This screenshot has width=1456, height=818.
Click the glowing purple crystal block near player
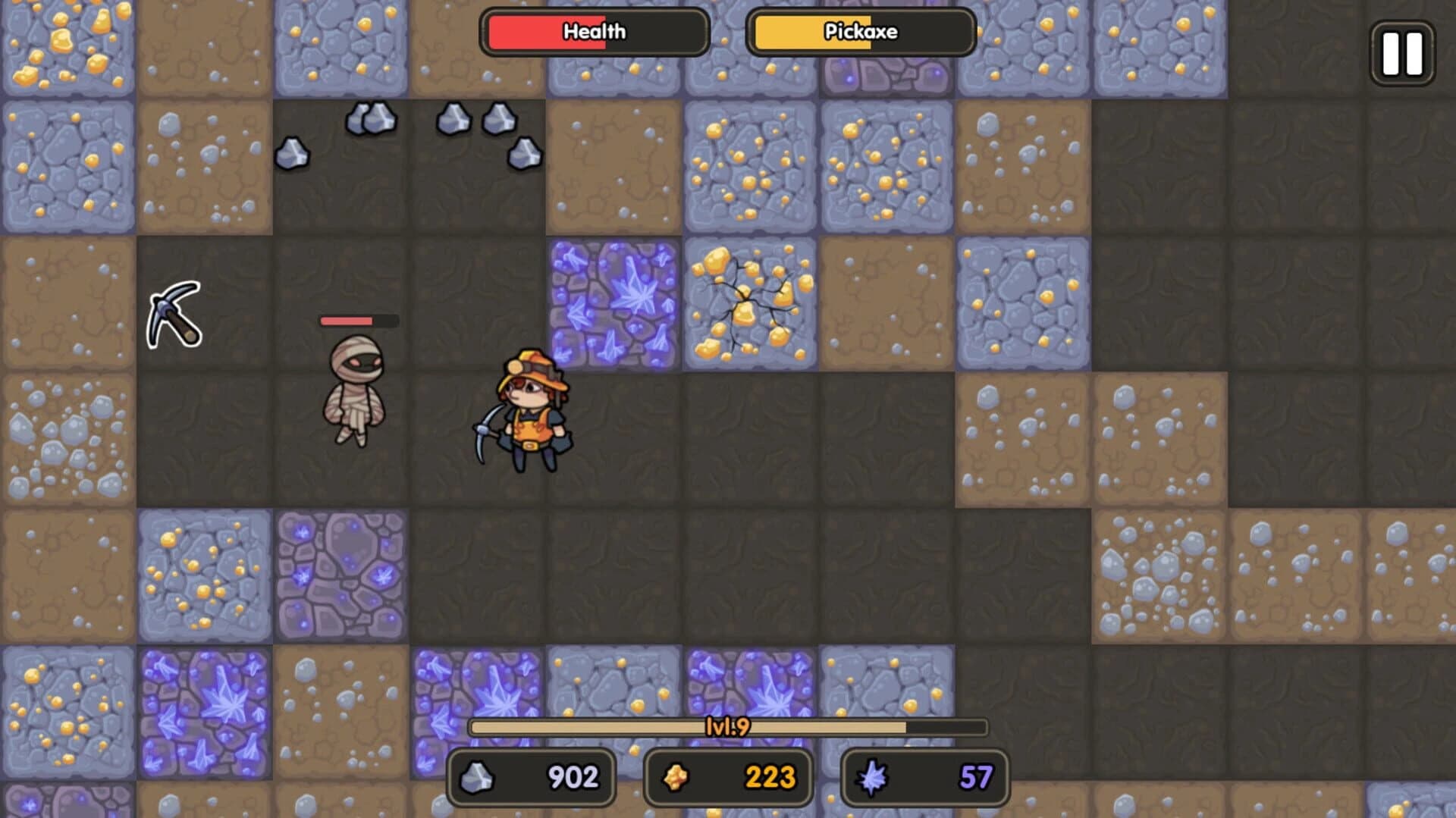coord(614,303)
